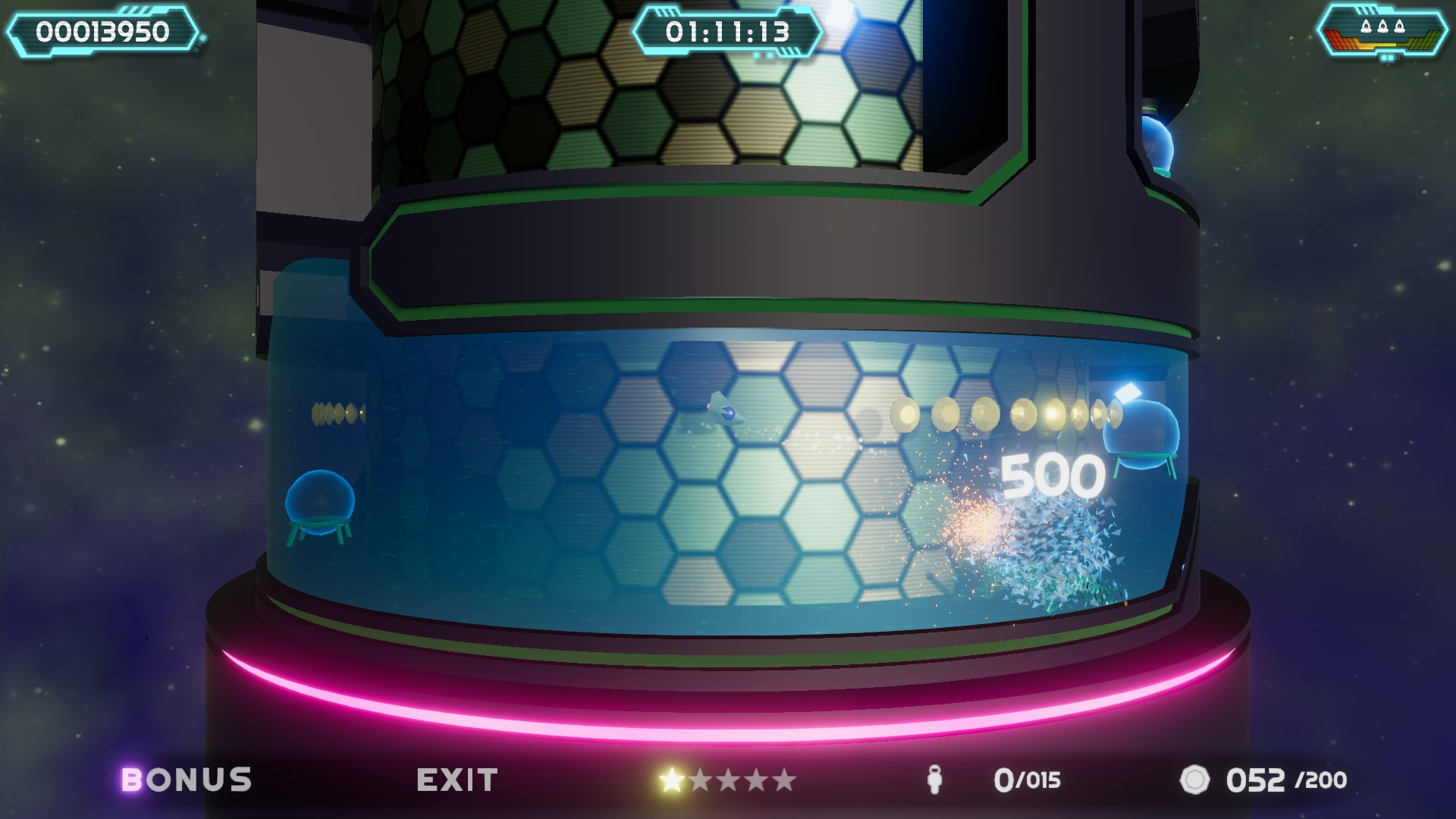Click the score counter showing 00013950
Viewport: 1456px width, 819px height.
click(104, 32)
